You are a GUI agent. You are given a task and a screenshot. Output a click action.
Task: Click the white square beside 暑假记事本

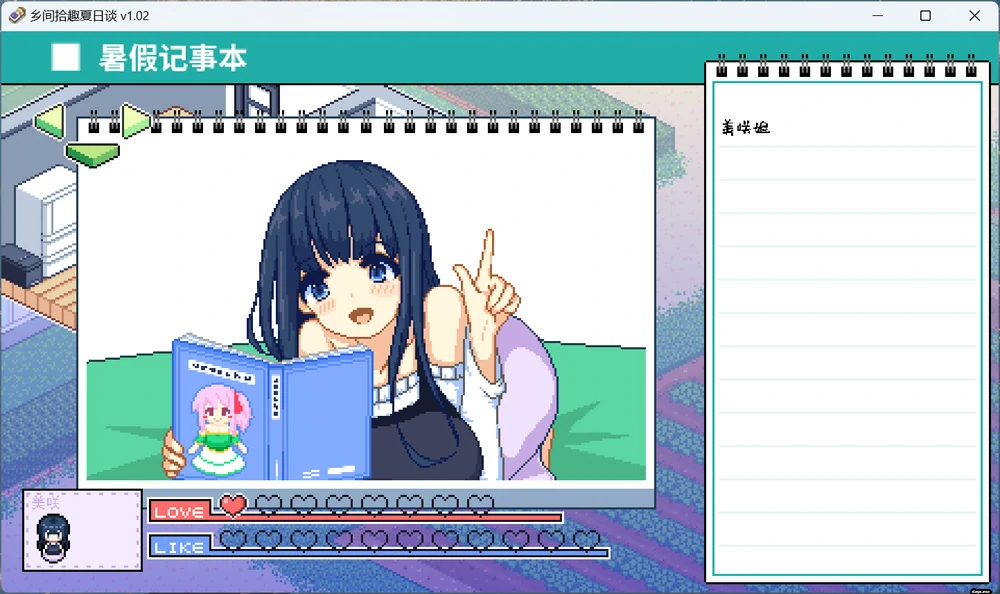66,58
